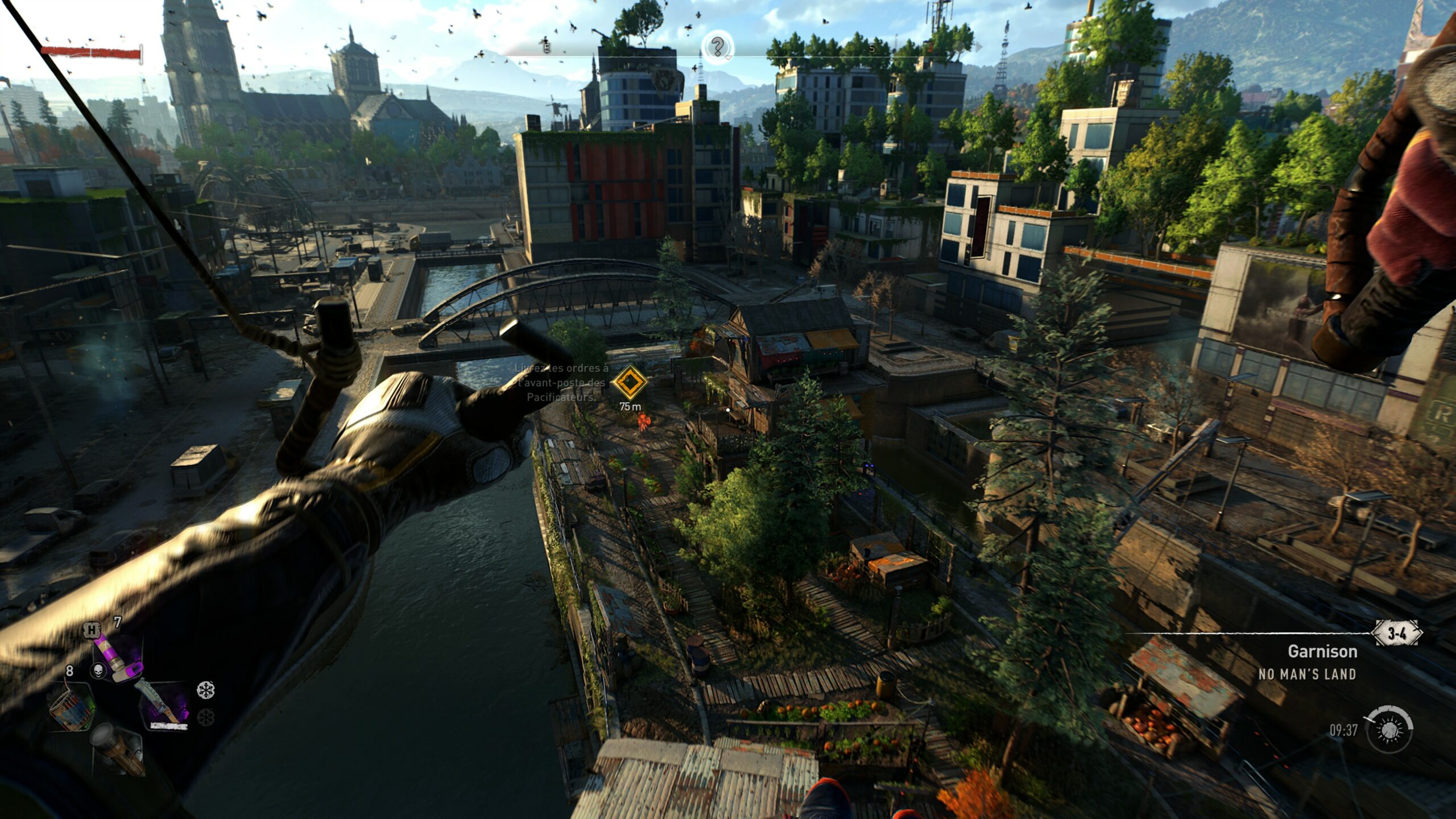Select the wooden flashlight slot

118,749
